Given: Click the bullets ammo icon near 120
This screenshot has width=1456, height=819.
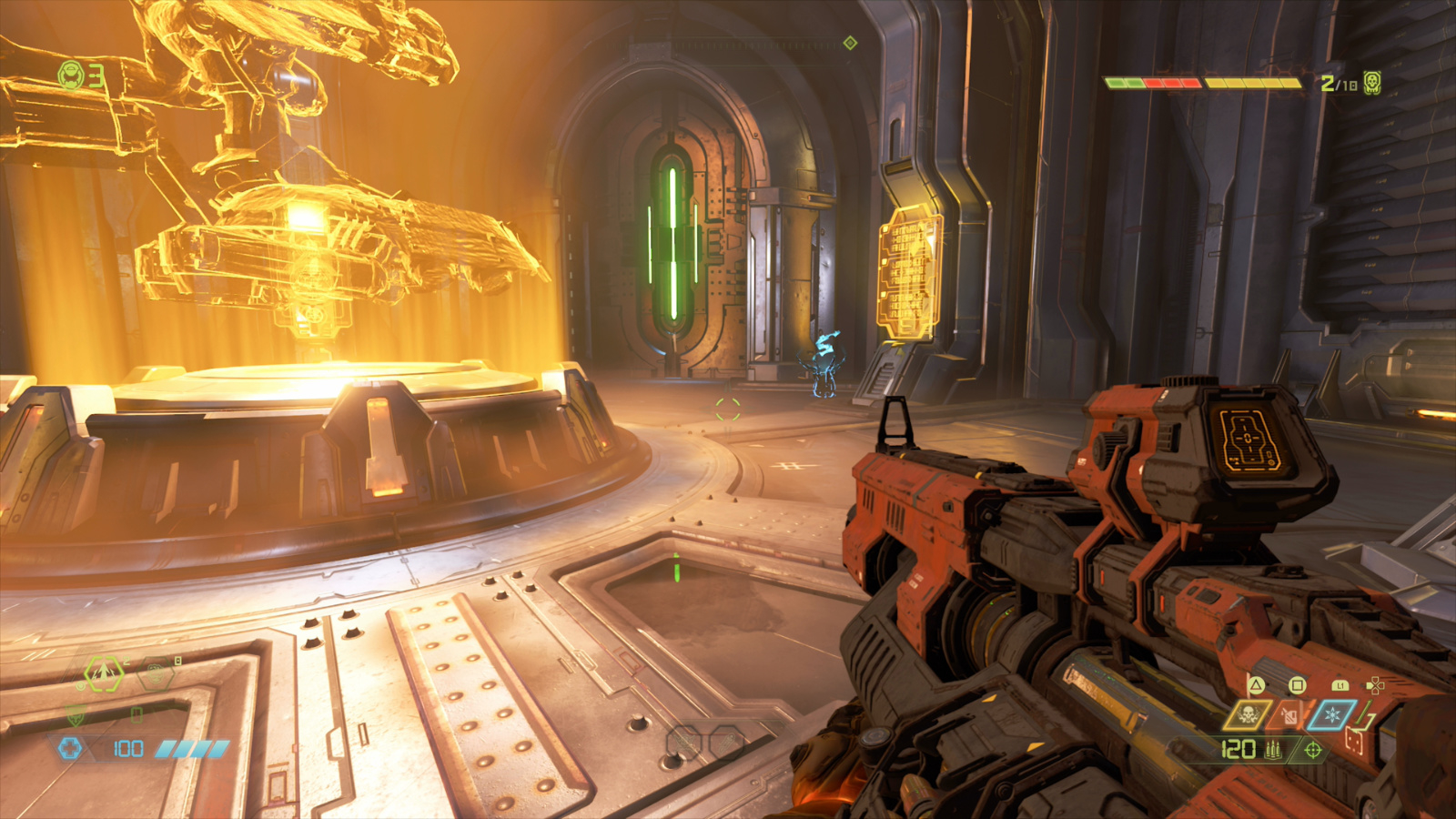Looking at the screenshot, I should (x=1273, y=749).
